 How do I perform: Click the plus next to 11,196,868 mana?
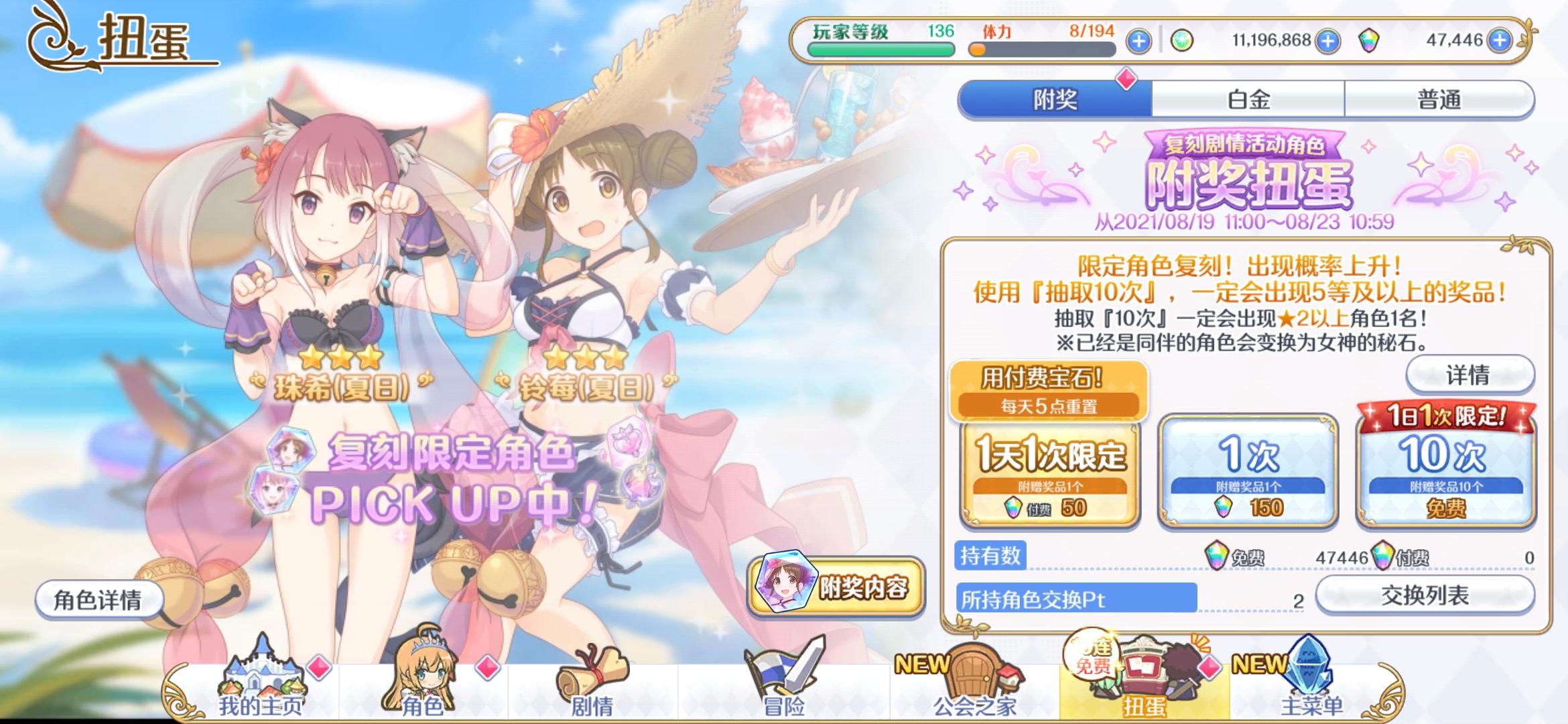click(x=1330, y=41)
